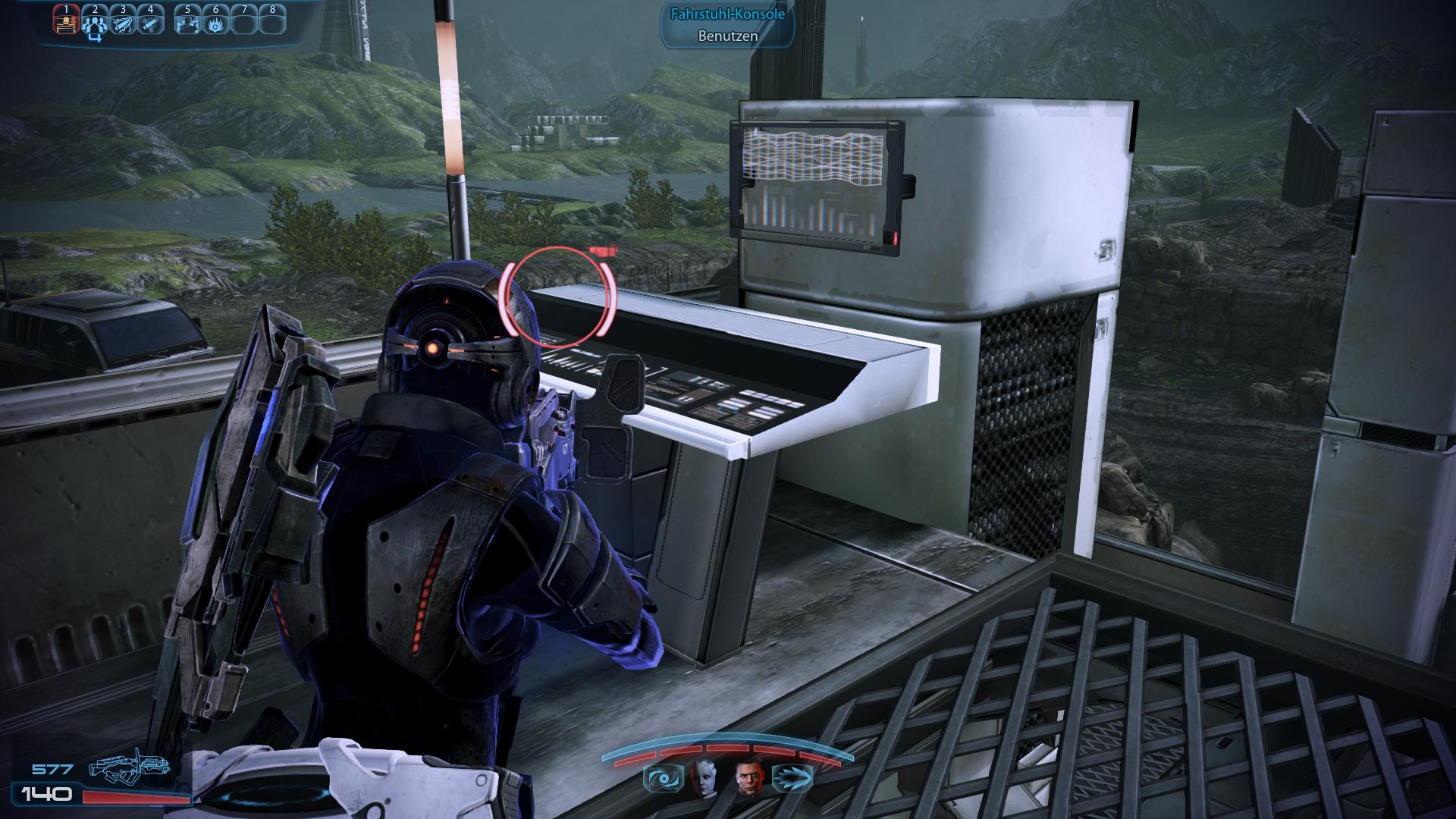Select the male human squadmate portrait
The image size is (1456, 819).
click(x=748, y=777)
